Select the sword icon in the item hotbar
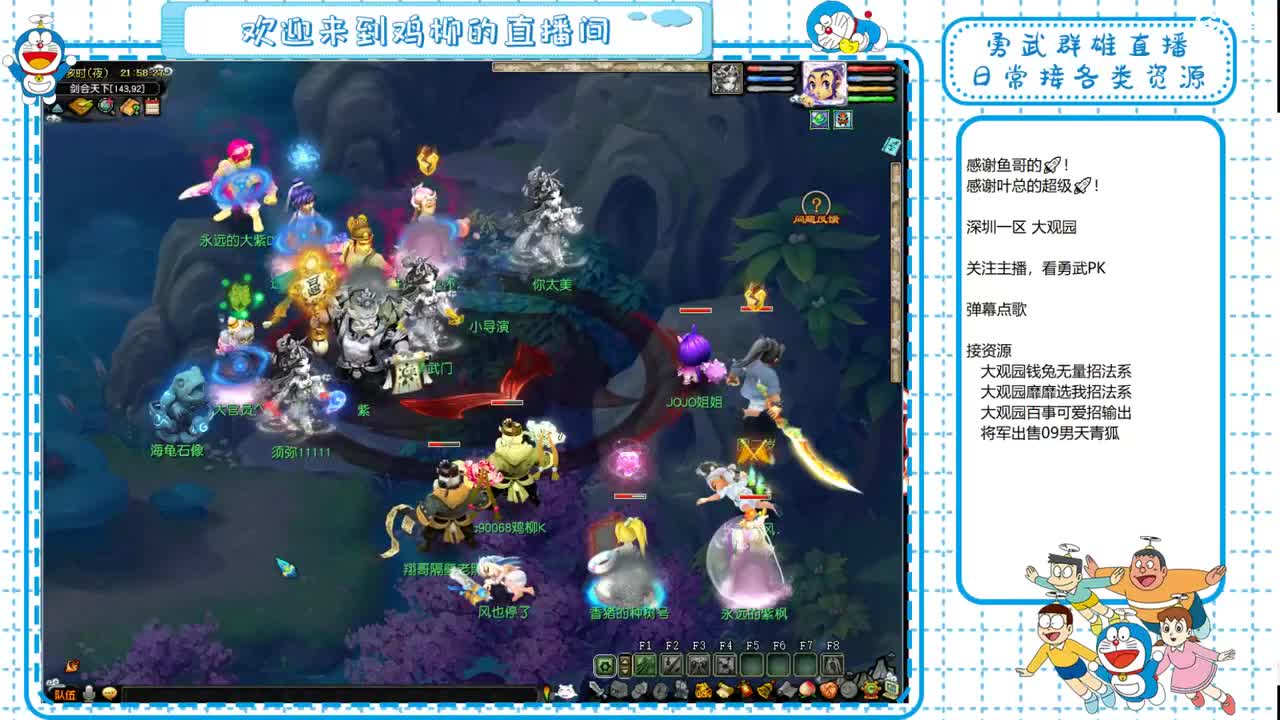Viewport: 1280px width, 720px height. click(597, 690)
